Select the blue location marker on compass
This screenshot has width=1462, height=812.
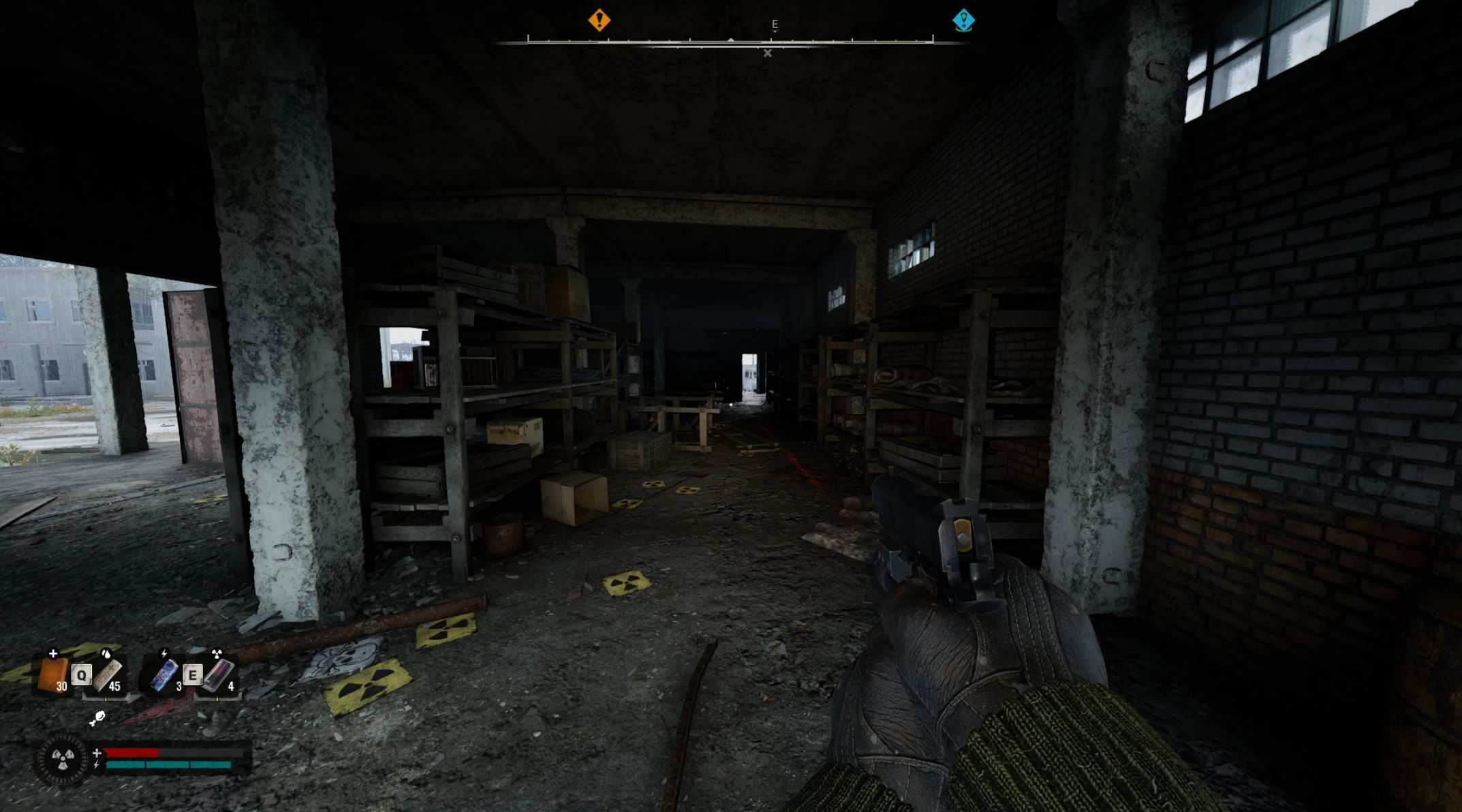[963, 20]
